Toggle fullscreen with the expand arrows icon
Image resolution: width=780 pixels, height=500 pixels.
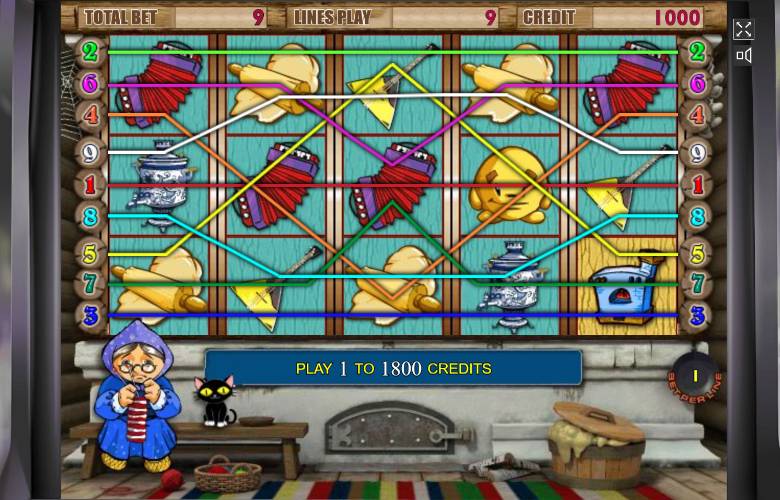tap(743, 29)
